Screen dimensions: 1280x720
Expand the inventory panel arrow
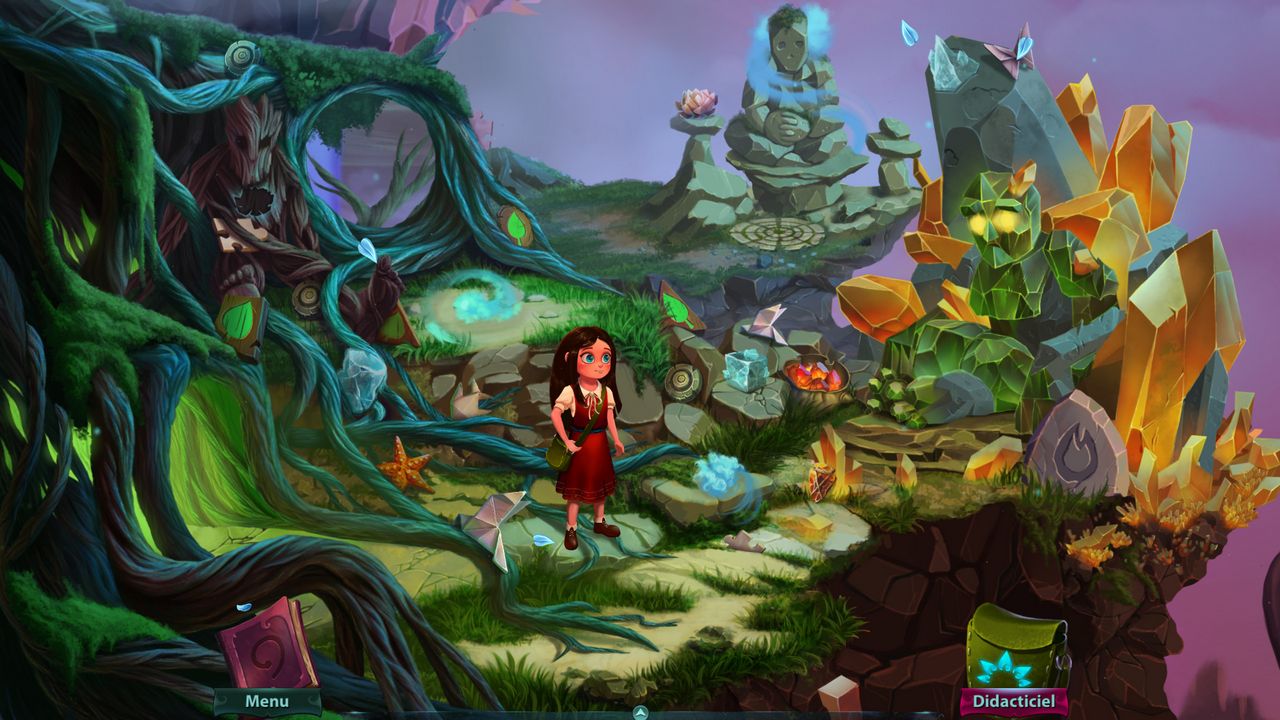click(641, 713)
